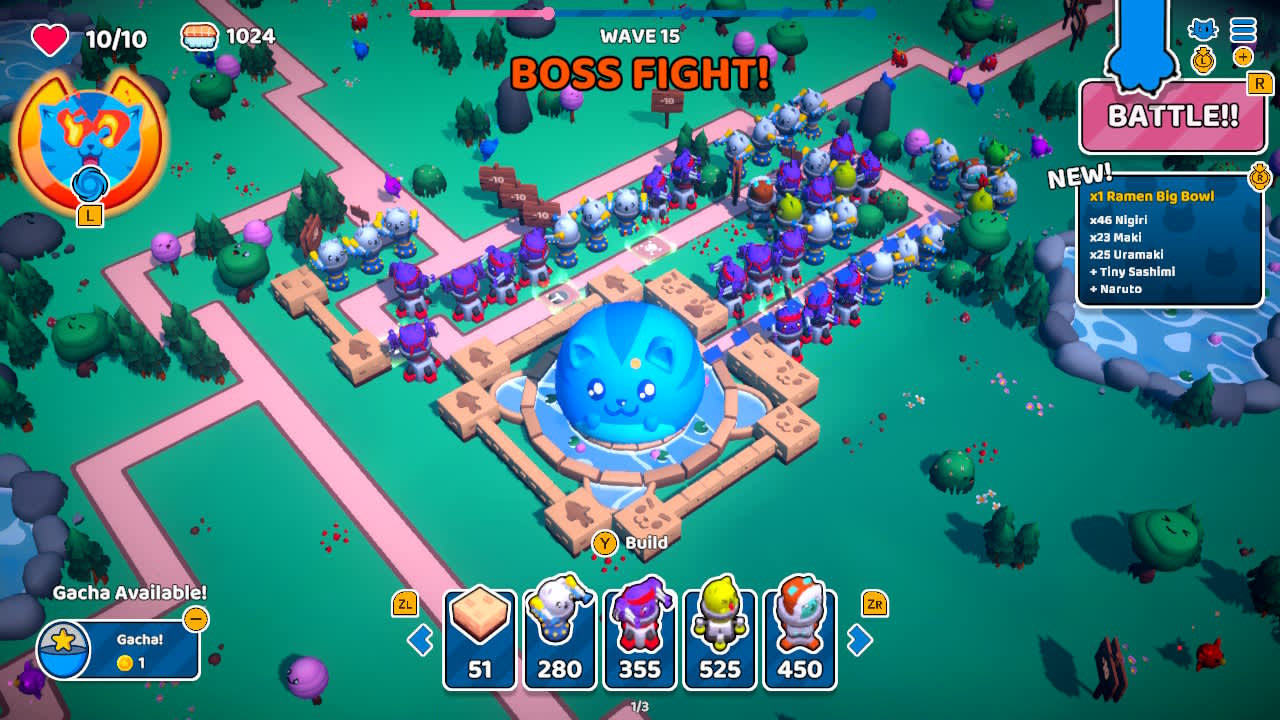Click the wave progress bar at top

[640, 14]
